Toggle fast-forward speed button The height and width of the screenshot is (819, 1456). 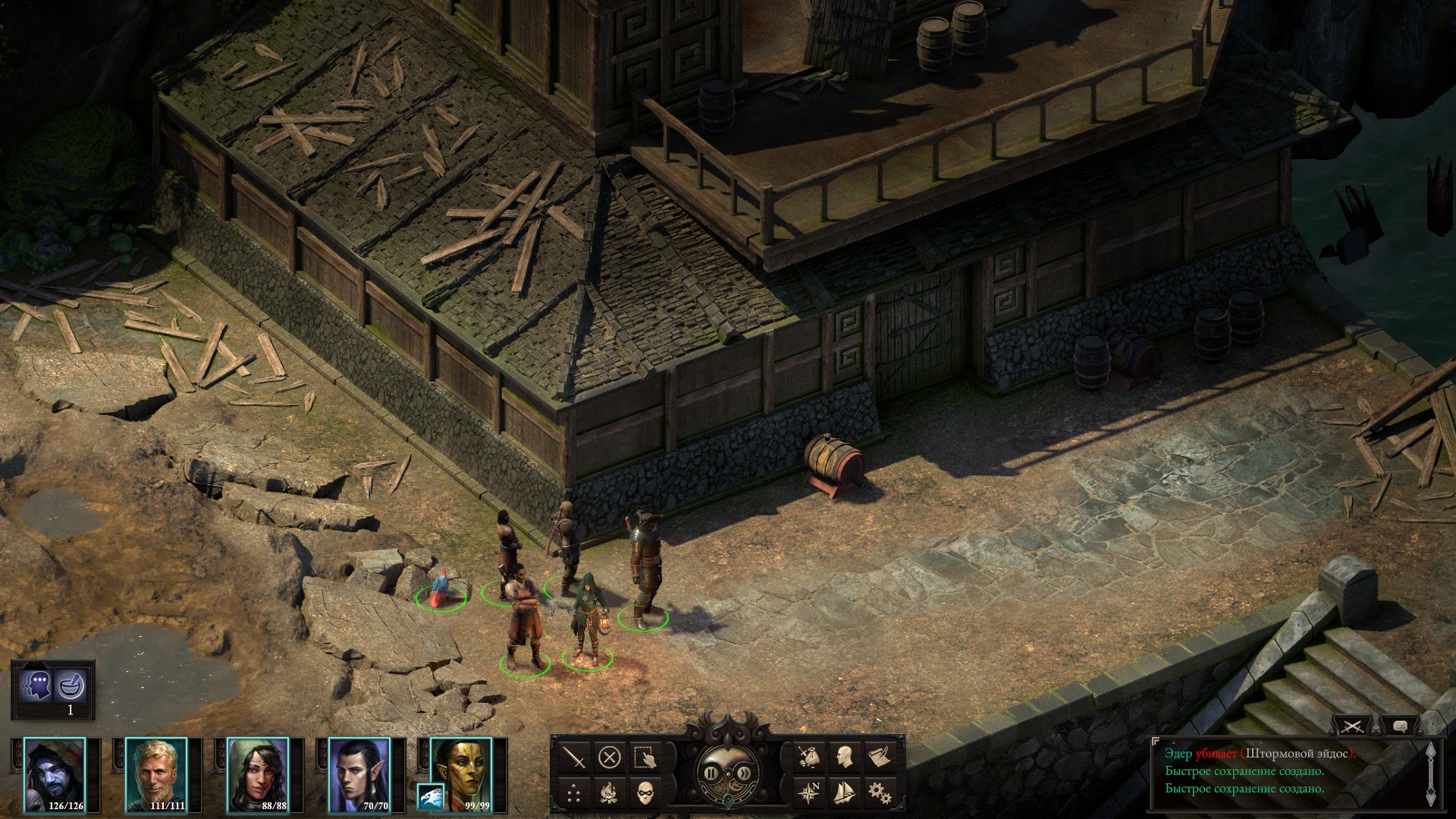click(x=742, y=773)
